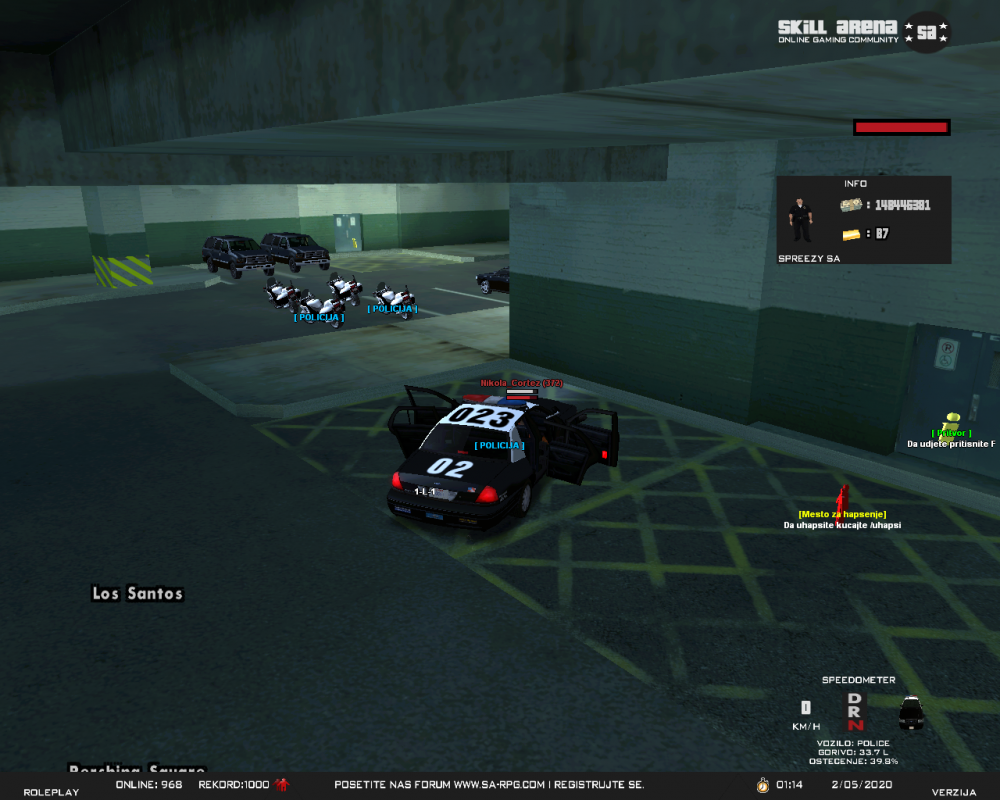Click the VERZIJA label in the bottom bar
The height and width of the screenshot is (800, 1000).
click(953, 792)
